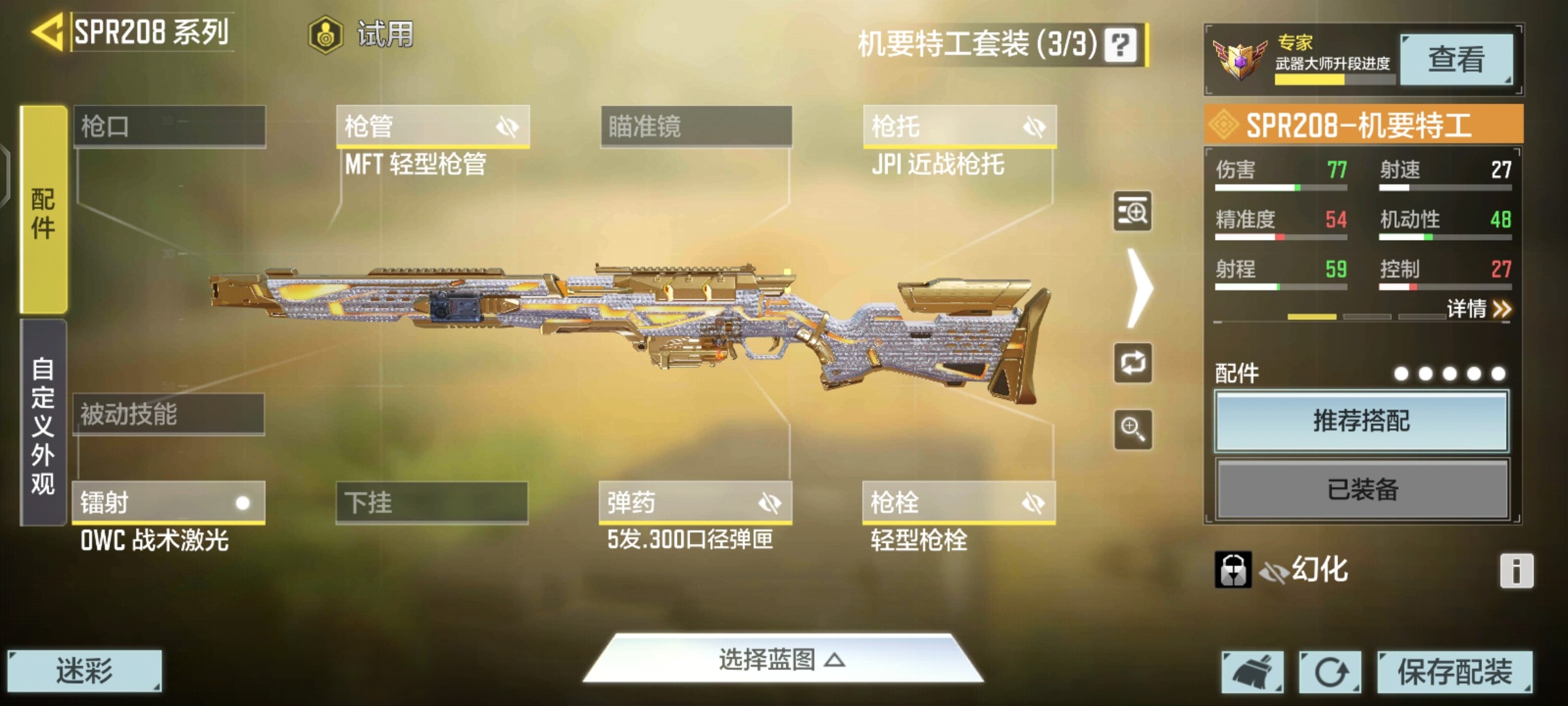Image resolution: width=1568 pixels, height=706 pixels.
Task: Select the 下挂 underbarrel slot
Action: coord(432,503)
